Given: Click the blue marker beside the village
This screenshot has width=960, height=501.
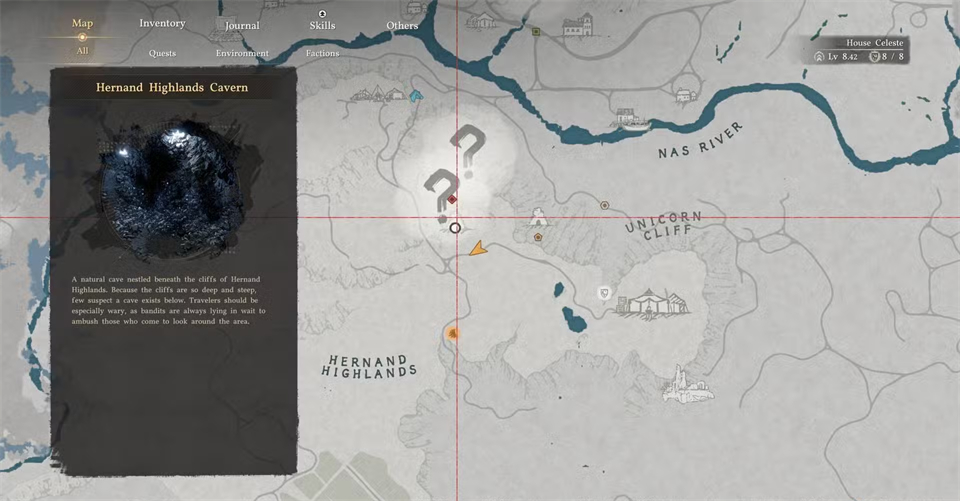Looking at the screenshot, I should click(416, 96).
